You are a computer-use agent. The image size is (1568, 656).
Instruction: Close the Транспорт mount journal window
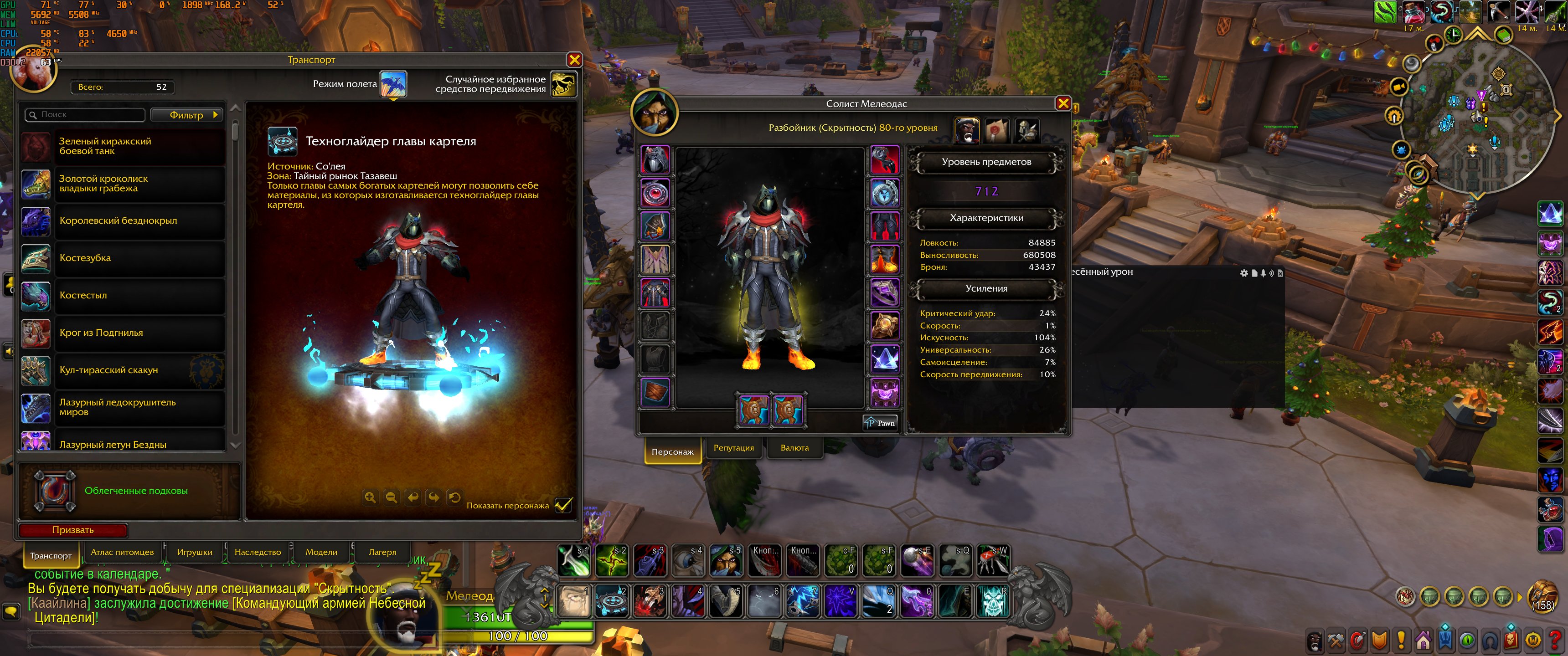(574, 60)
